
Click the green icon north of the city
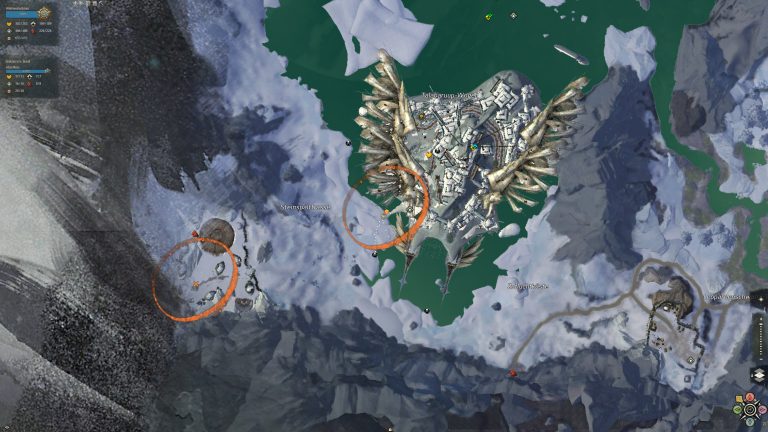tap(489, 17)
